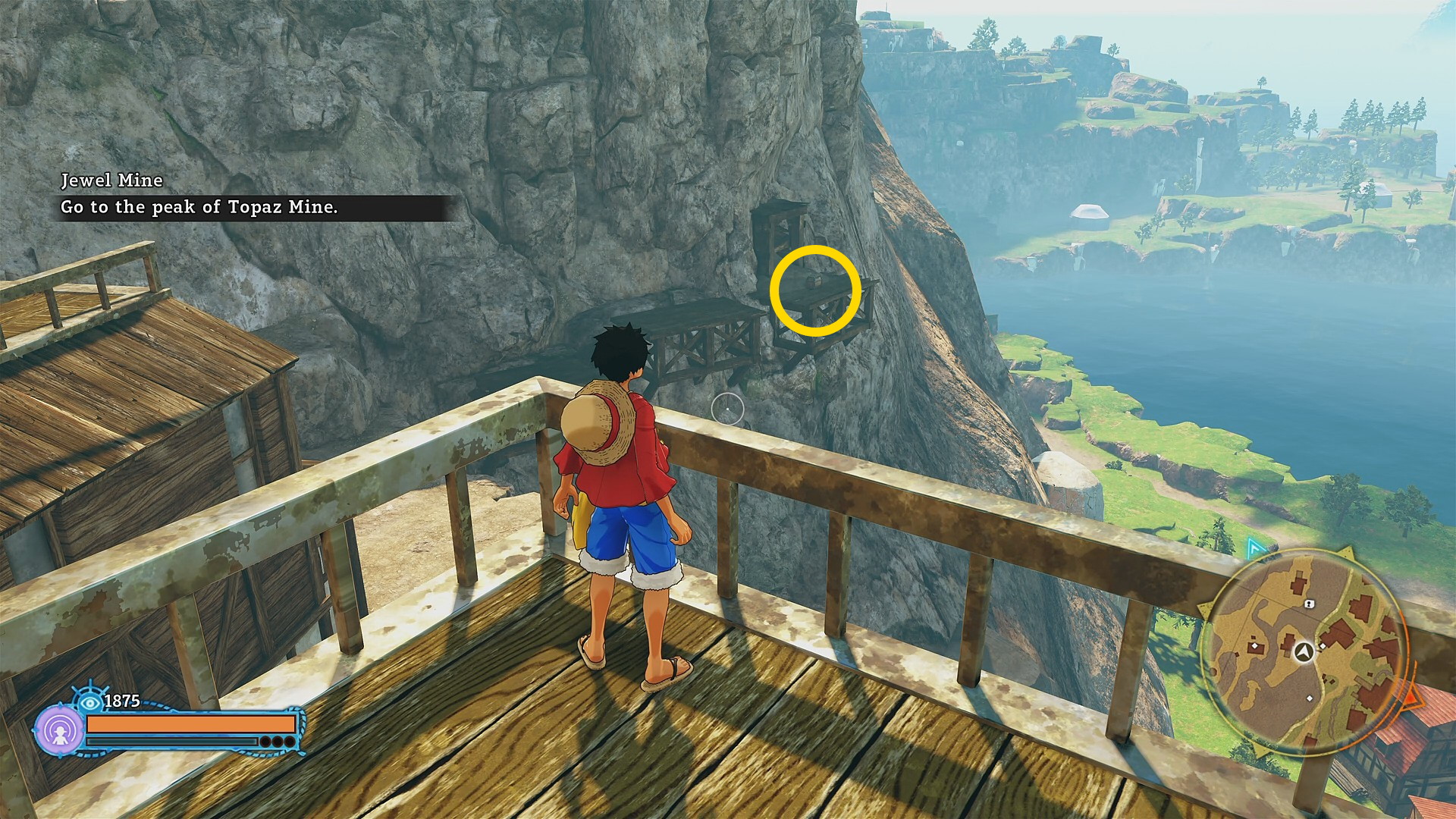Activate the purple Observation Haki icon

click(59, 731)
